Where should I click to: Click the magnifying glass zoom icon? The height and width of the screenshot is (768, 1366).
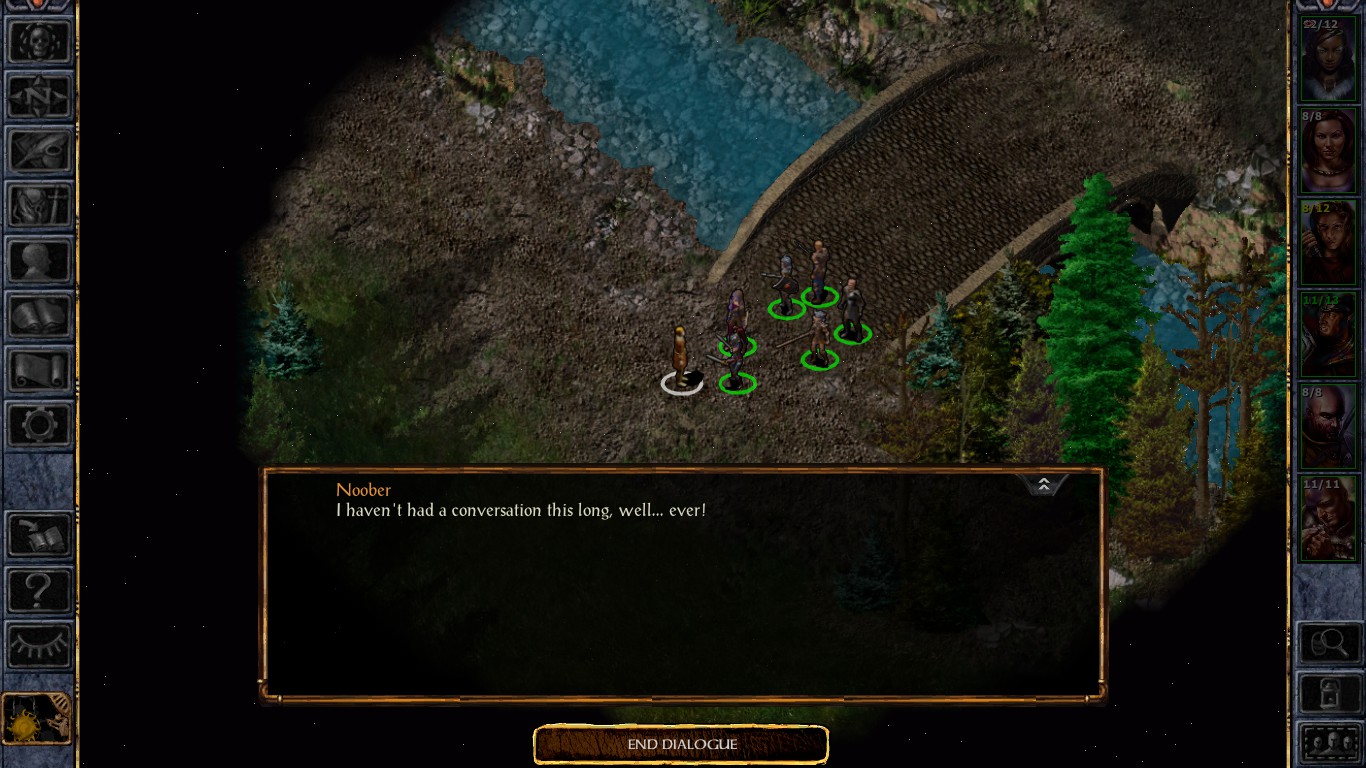point(1328,643)
